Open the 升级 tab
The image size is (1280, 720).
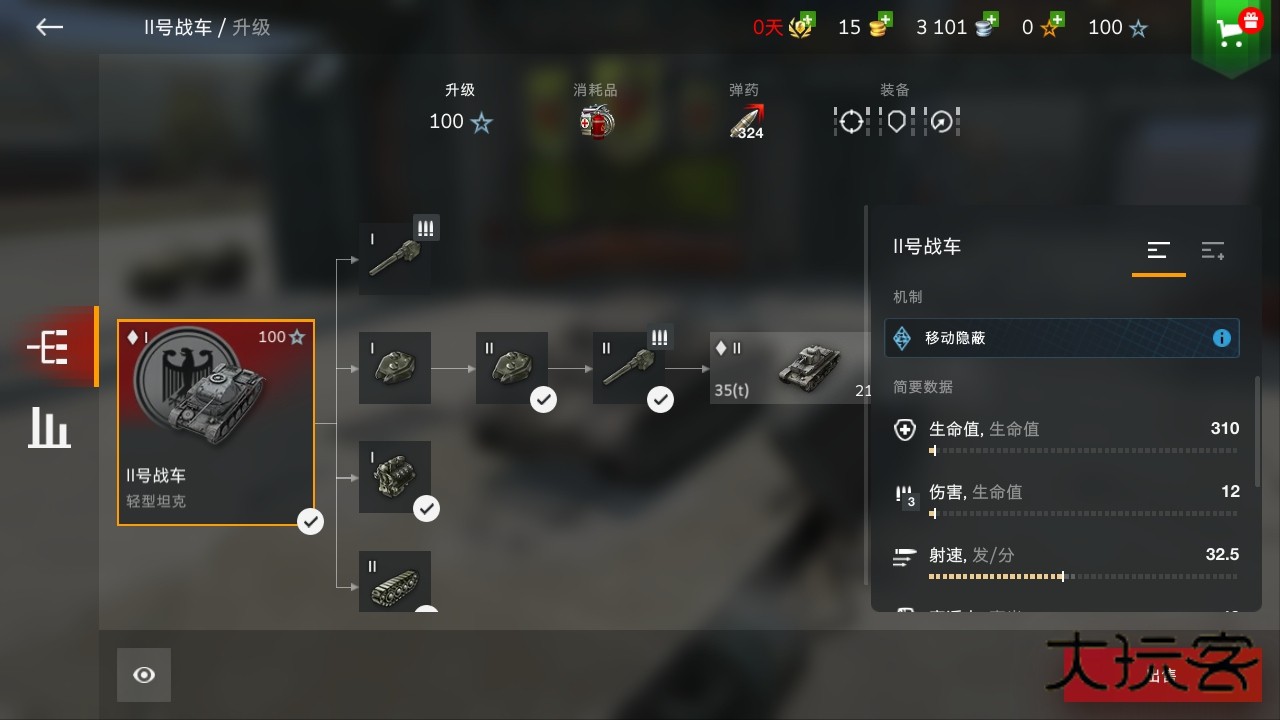[459, 105]
